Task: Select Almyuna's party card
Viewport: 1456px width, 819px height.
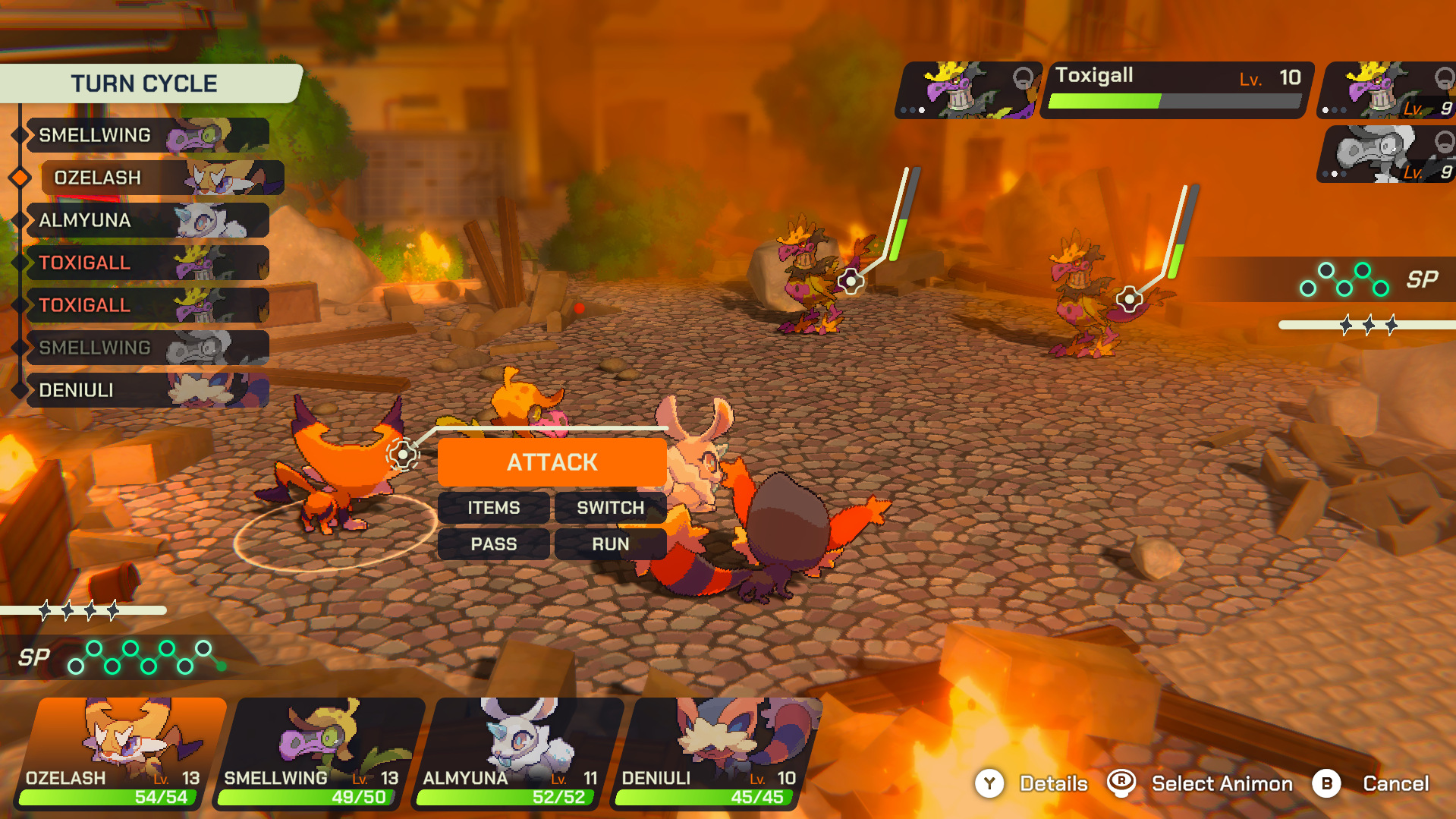Action: click(x=517, y=753)
